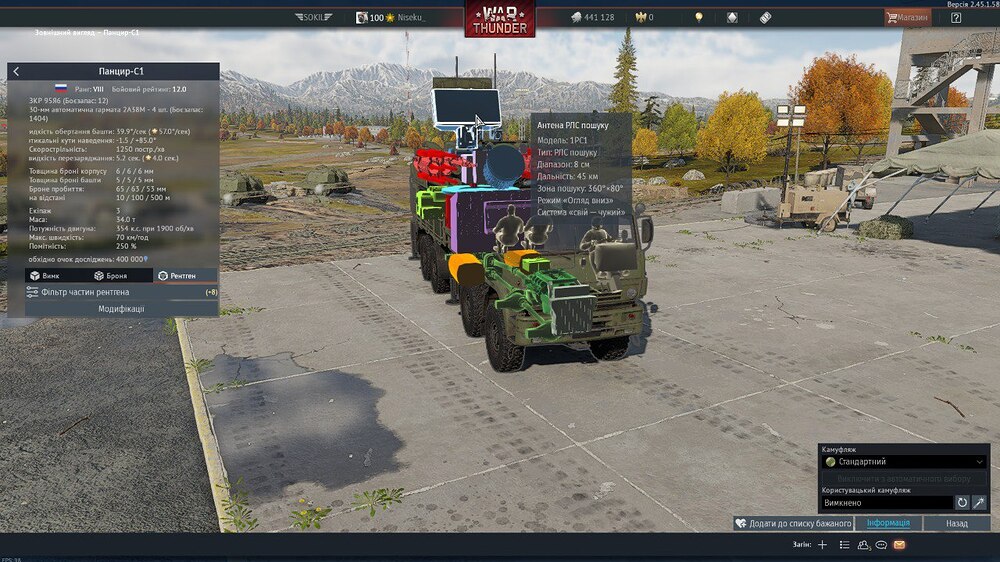Switch to the Броня armor tab
The width and height of the screenshot is (1000, 562).
[x=111, y=275]
